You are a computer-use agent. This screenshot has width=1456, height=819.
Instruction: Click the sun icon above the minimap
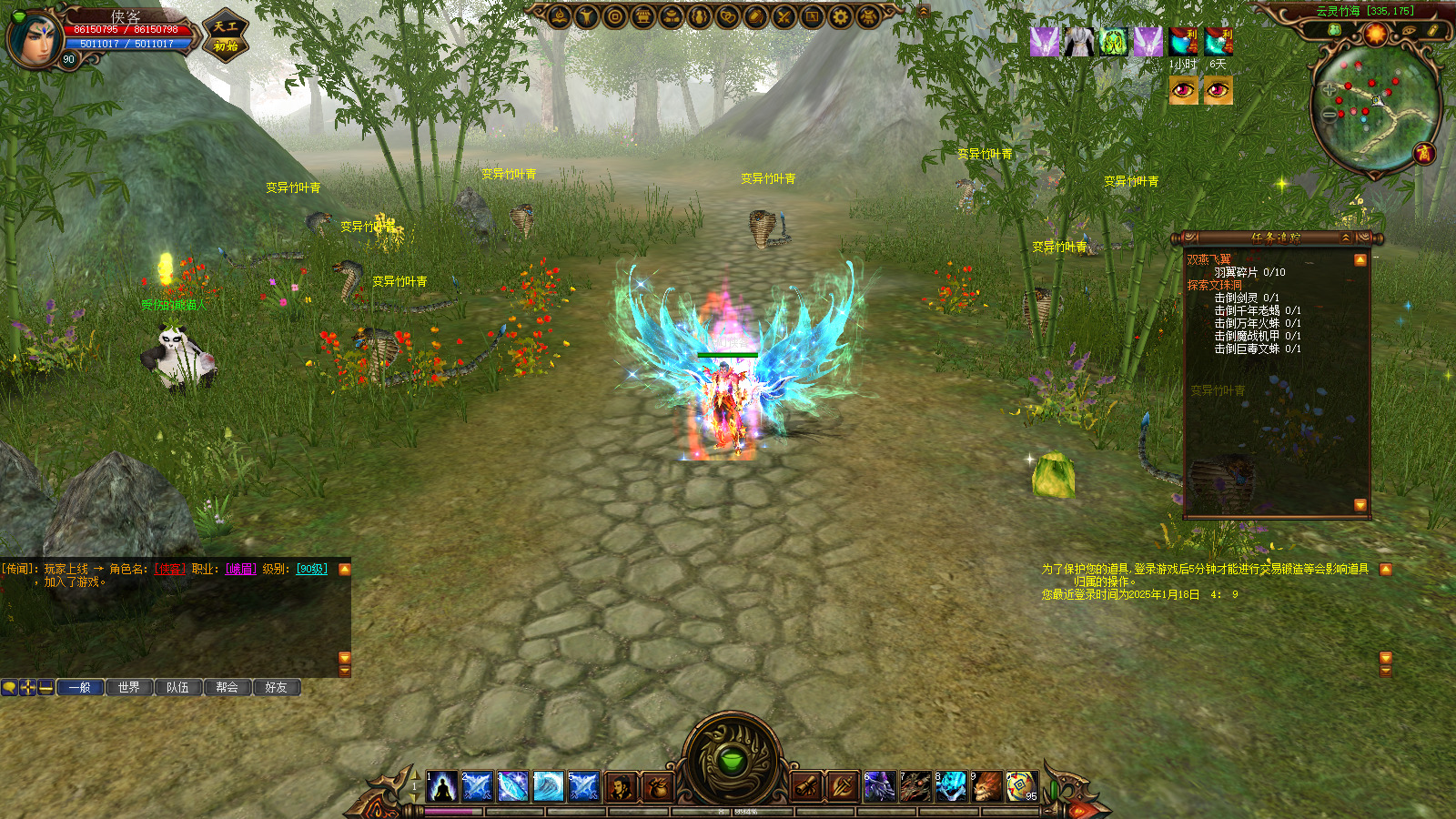(1375, 34)
